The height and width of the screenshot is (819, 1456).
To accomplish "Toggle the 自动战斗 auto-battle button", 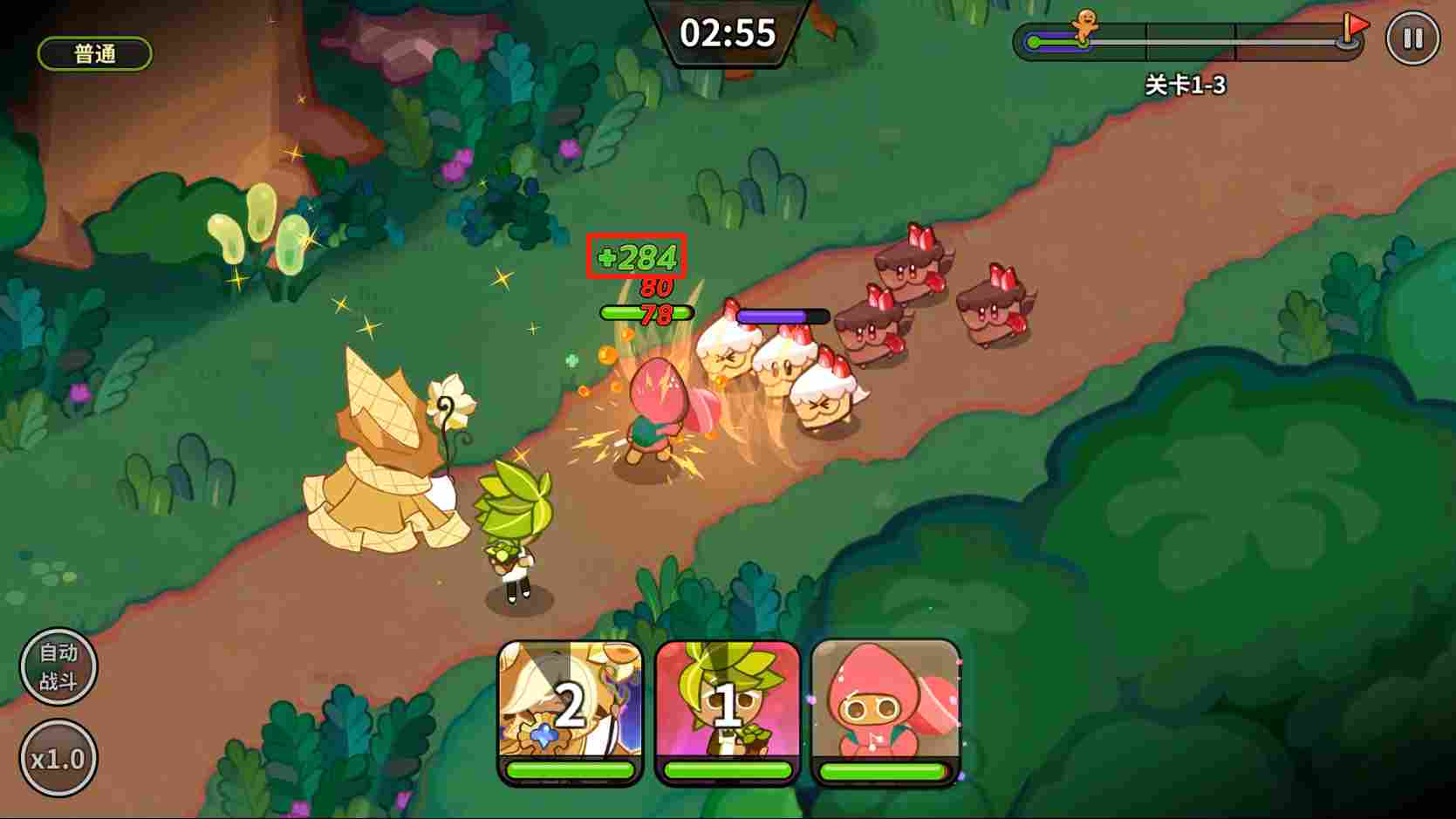I will tap(58, 666).
